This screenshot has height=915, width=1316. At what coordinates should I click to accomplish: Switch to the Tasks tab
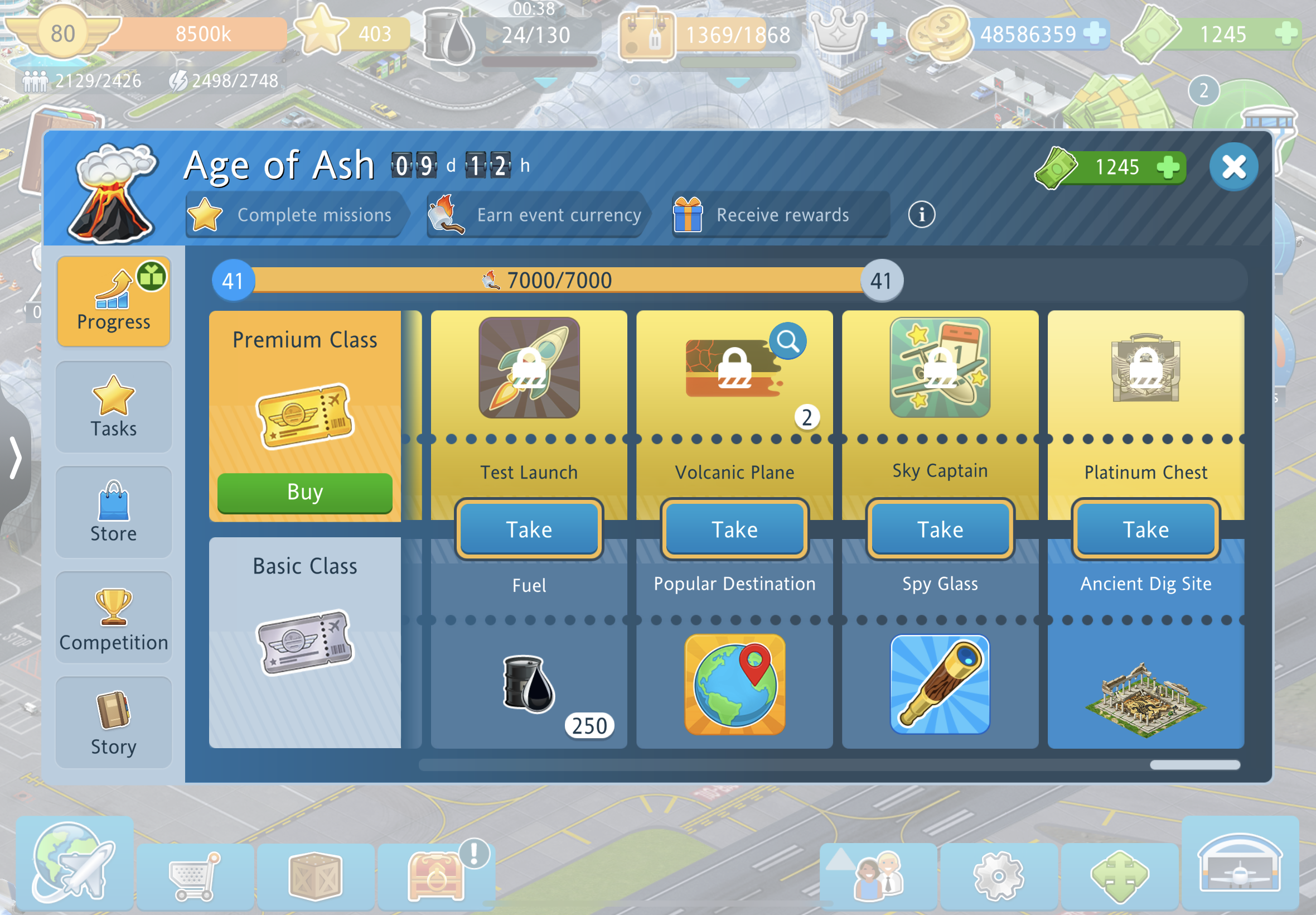point(113,407)
